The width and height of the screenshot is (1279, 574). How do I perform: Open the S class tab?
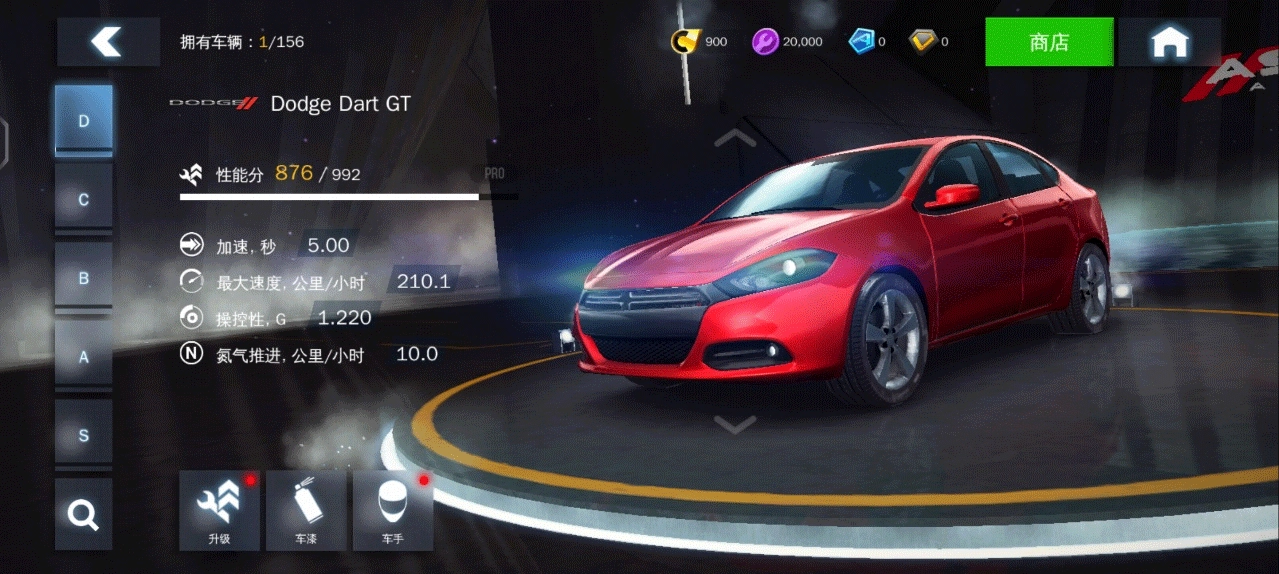pyautogui.click(x=84, y=436)
